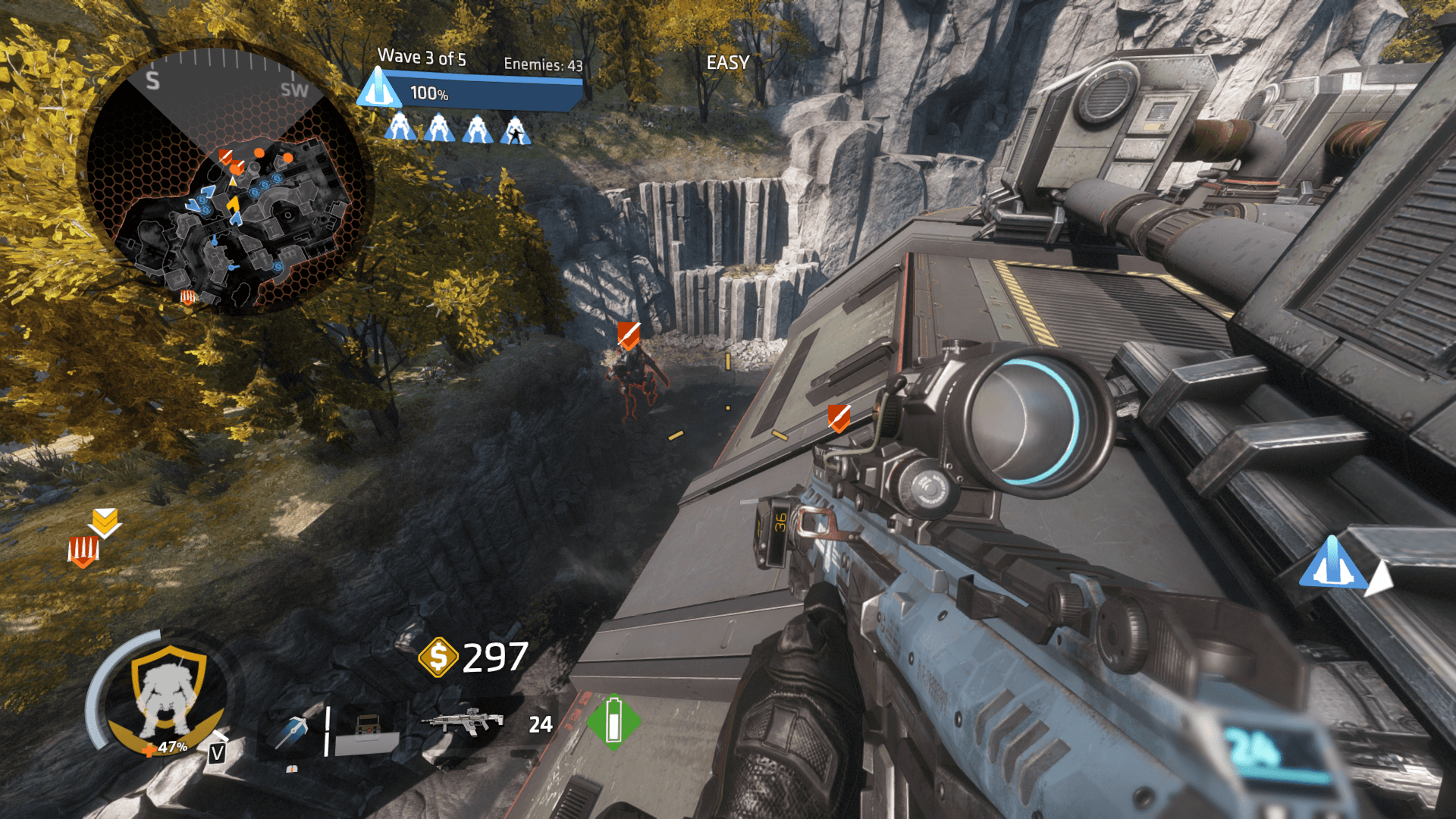Viewport: 1456px width, 819px height.
Task: Select the harvester icon beside the health bar
Action: tap(379, 89)
